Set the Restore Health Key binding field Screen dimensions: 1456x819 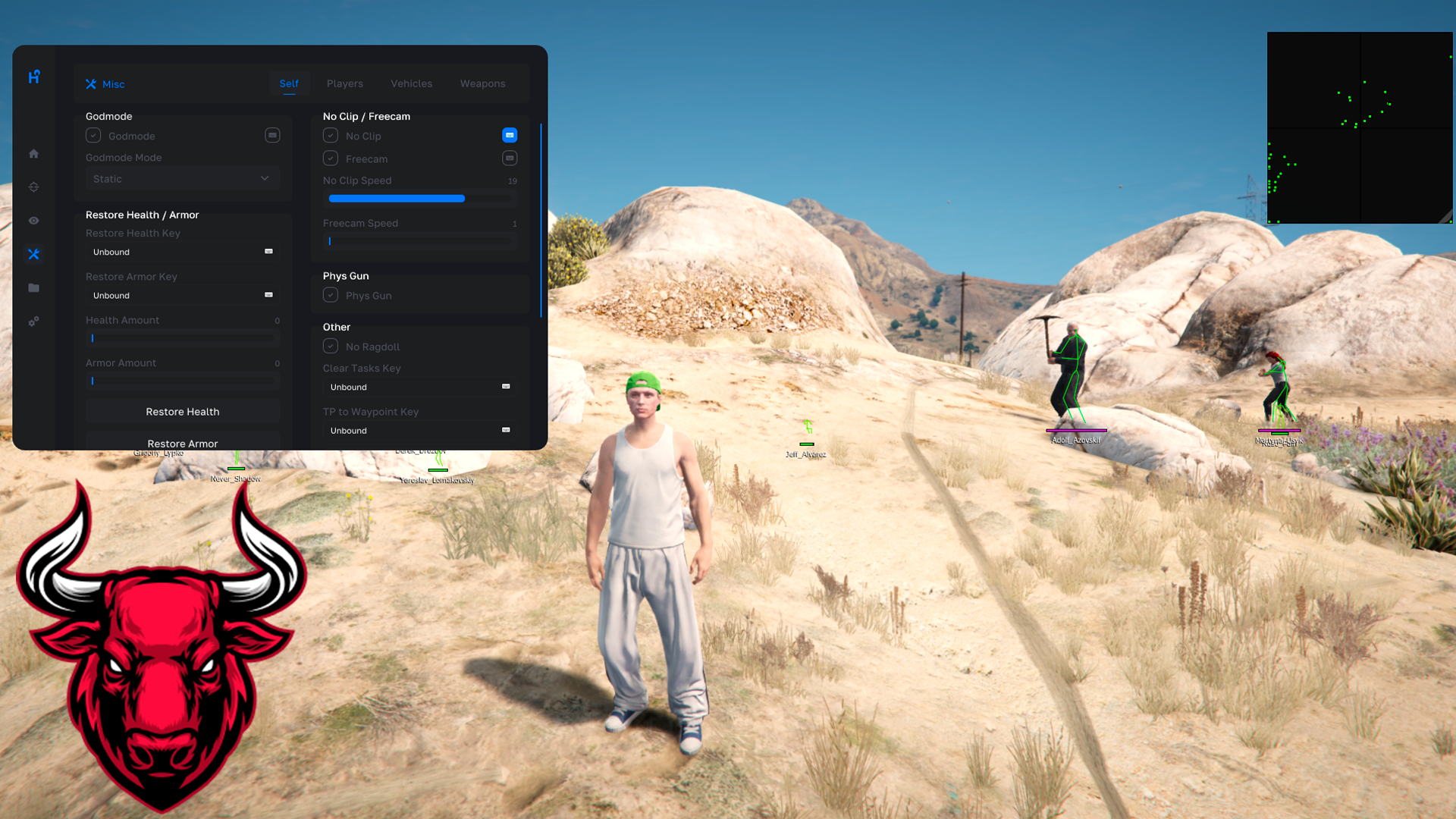[x=182, y=252]
